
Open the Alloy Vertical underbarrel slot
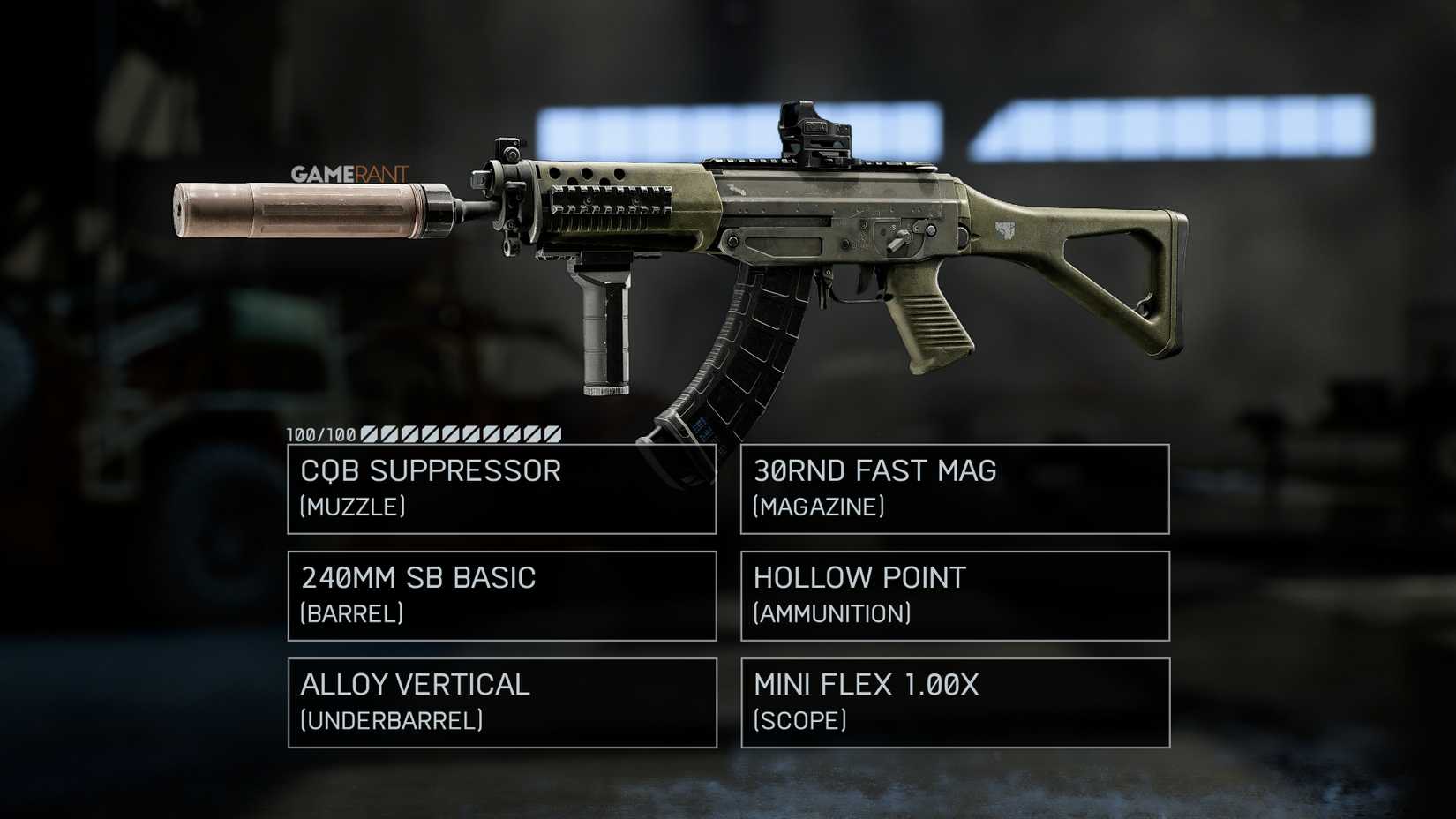tap(501, 703)
